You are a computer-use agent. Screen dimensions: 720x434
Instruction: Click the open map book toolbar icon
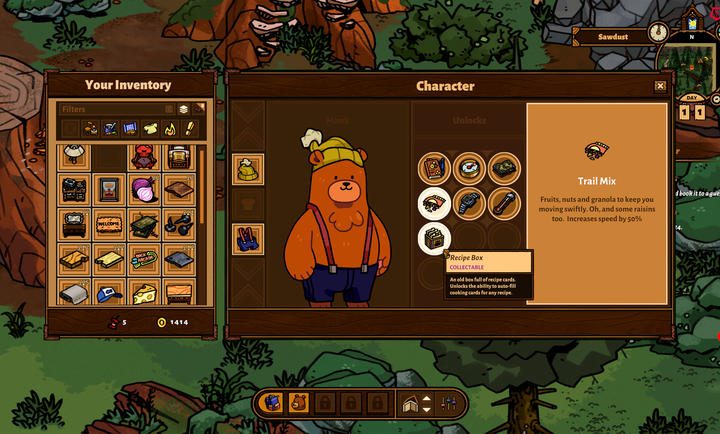click(411, 403)
